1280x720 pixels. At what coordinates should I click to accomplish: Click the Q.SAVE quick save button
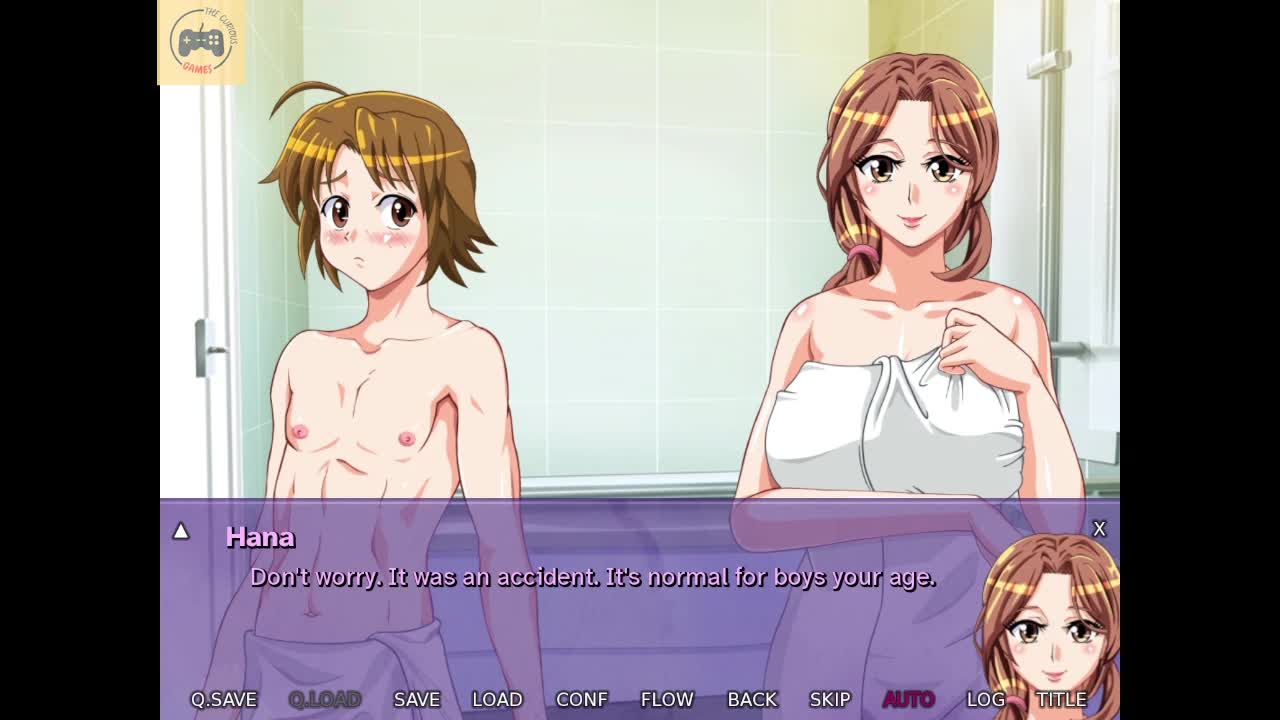click(x=224, y=700)
